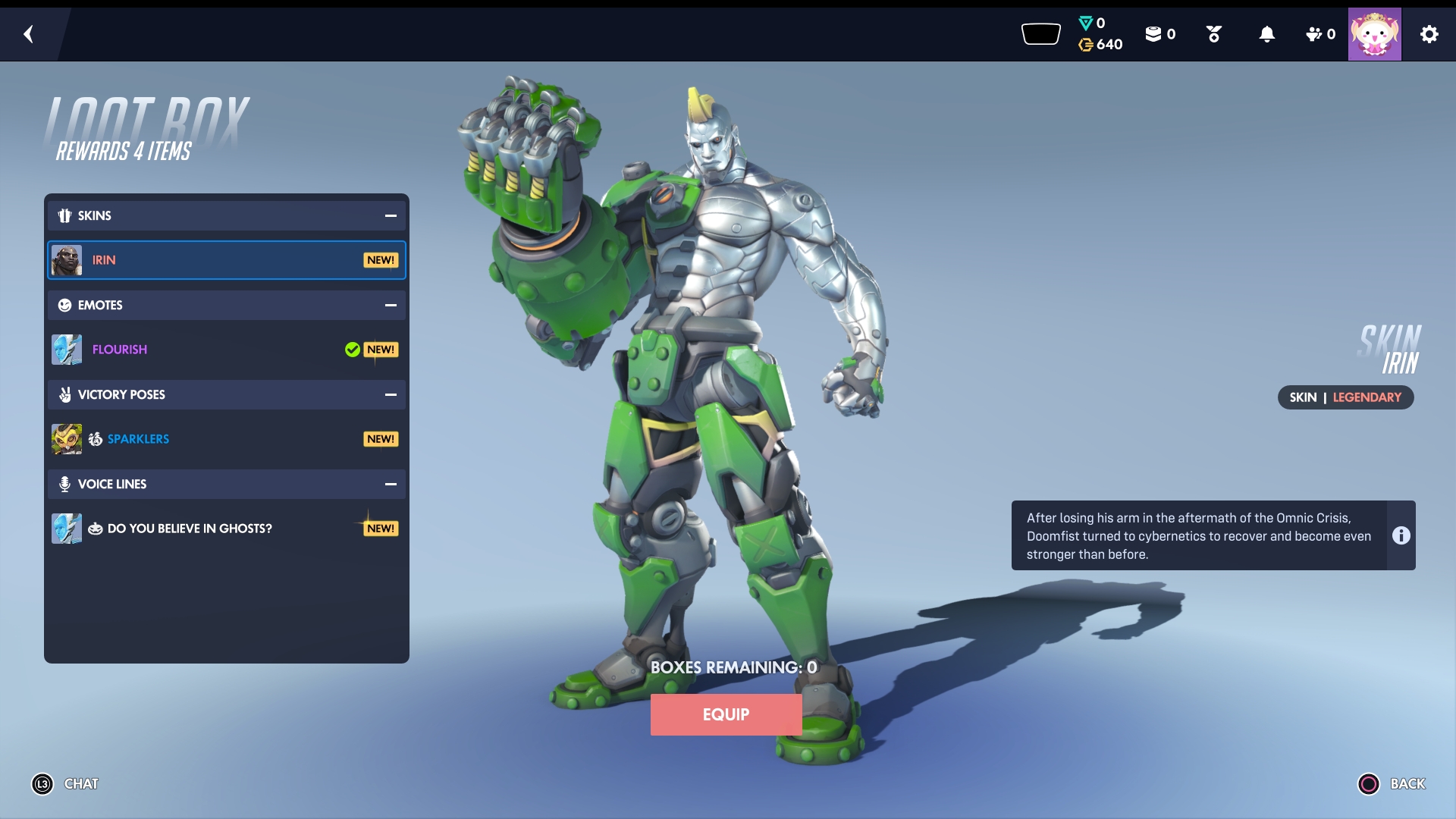The image size is (1456, 819).
Task: Choose the Sparklers victory pose
Action: 226,439
